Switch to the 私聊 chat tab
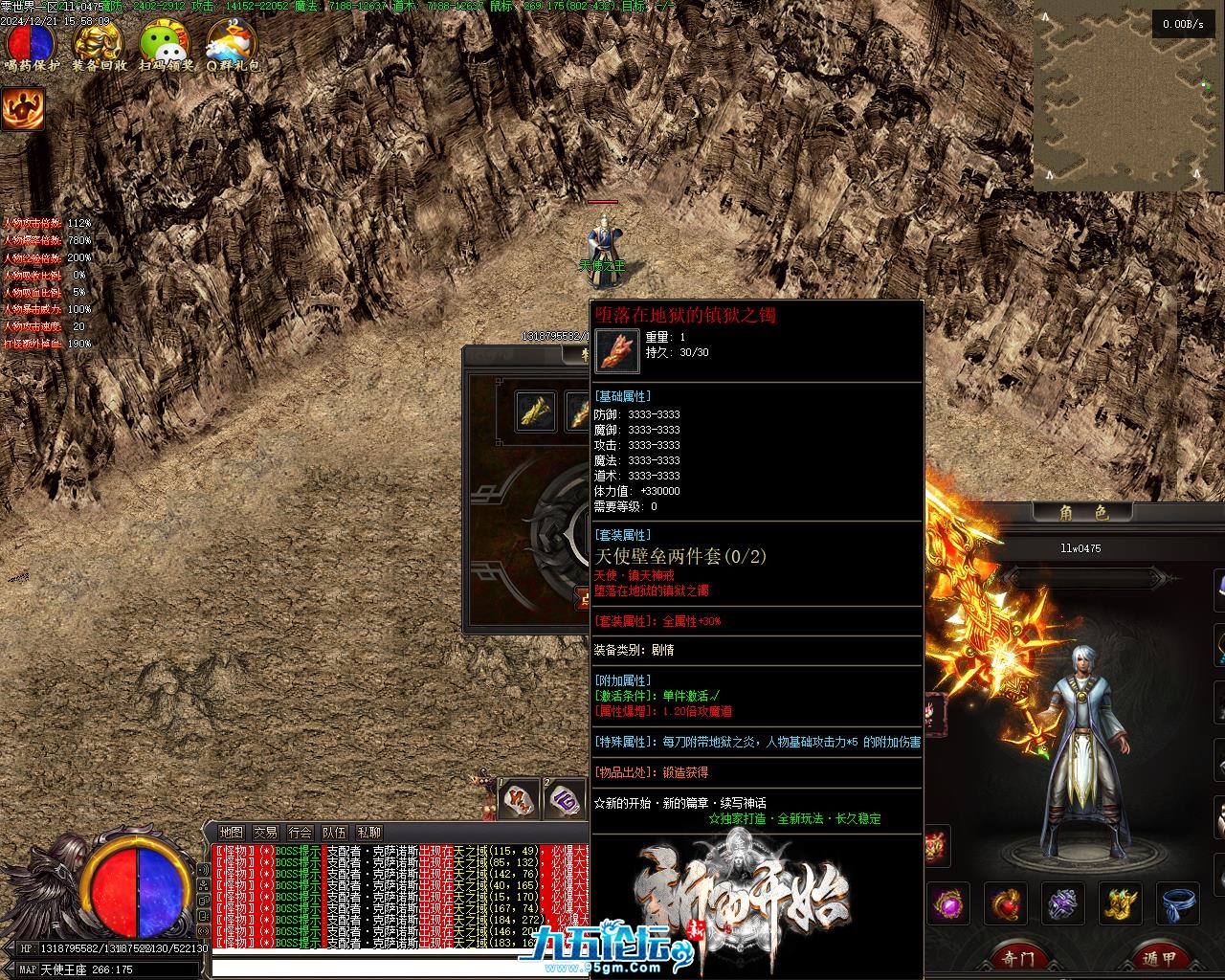Viewport: 1225px width, 980px height. click(368, 833)
